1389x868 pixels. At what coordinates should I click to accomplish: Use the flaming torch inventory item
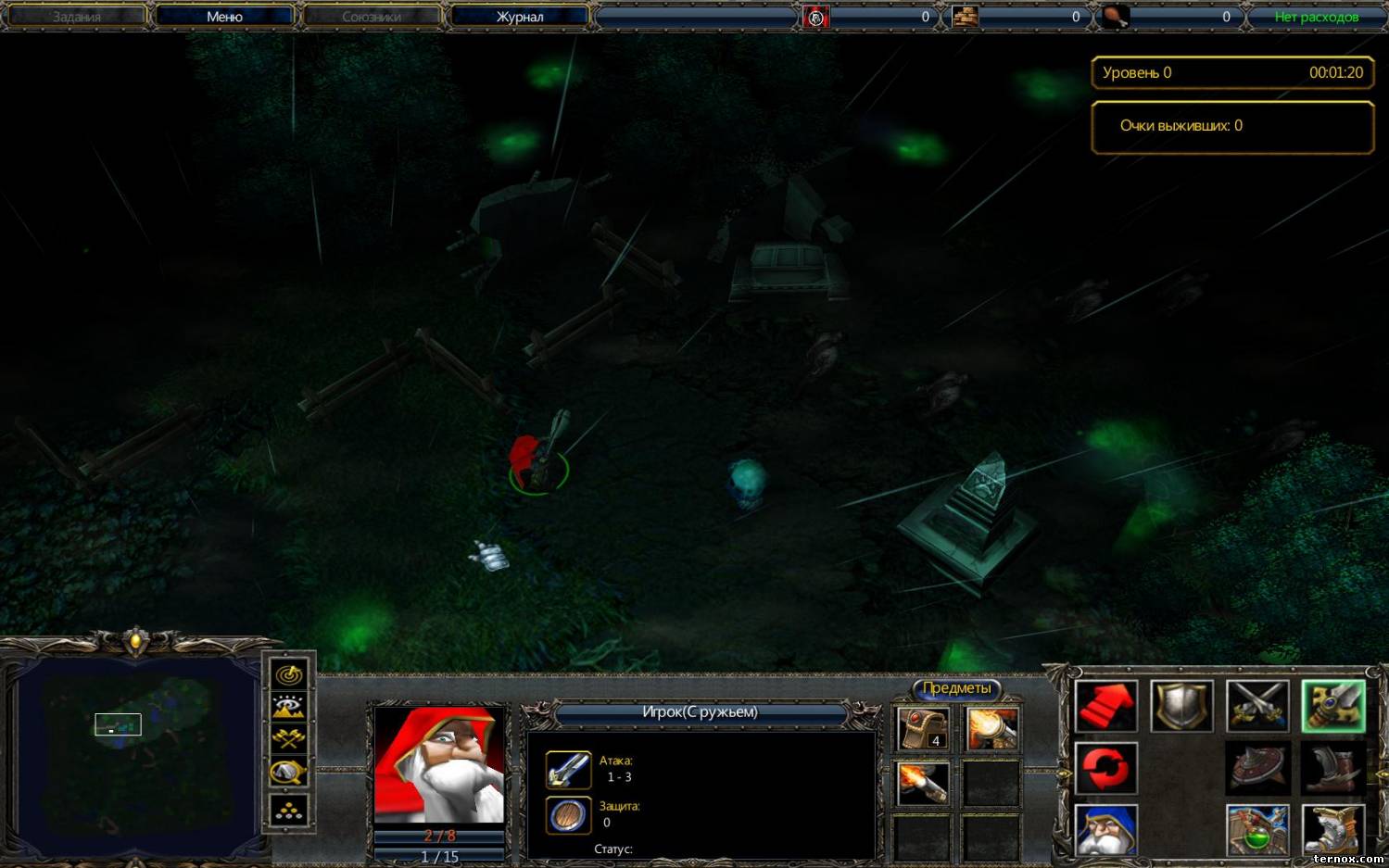pyautogui.click(x=923, y=784)
